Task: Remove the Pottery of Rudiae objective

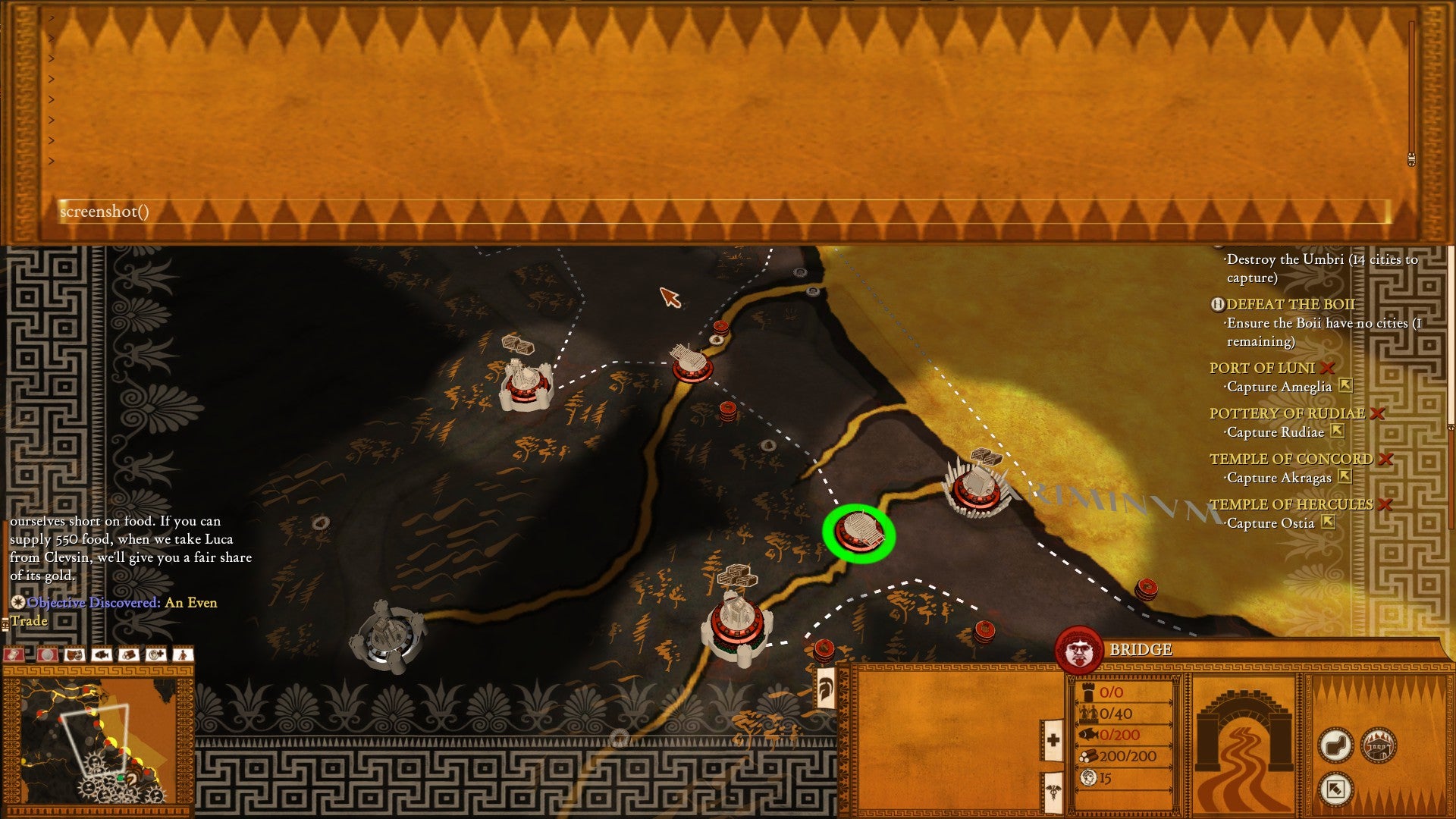Action: coord(1378,413)
